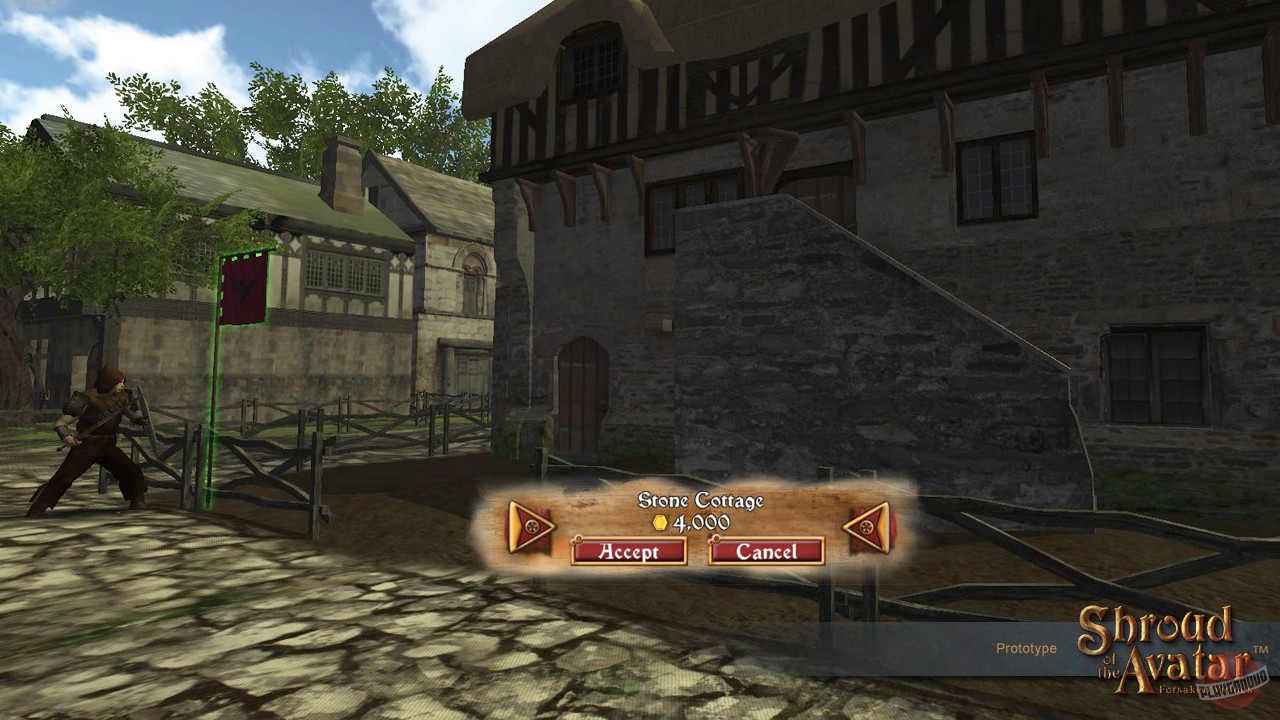Click the Stone Cottage title text

701,501
